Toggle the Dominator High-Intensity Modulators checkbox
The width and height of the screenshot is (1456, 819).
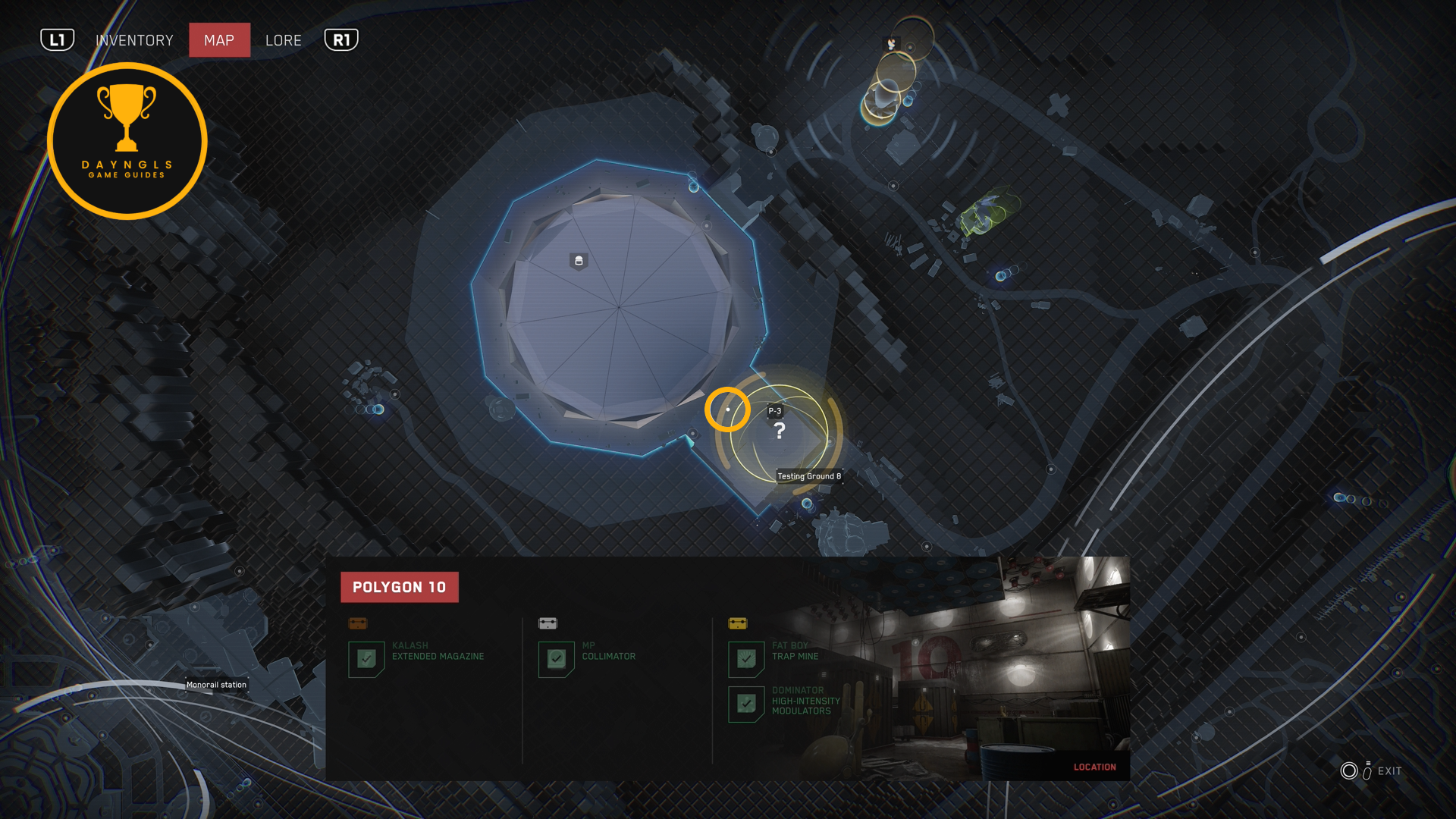pos(746,704)
